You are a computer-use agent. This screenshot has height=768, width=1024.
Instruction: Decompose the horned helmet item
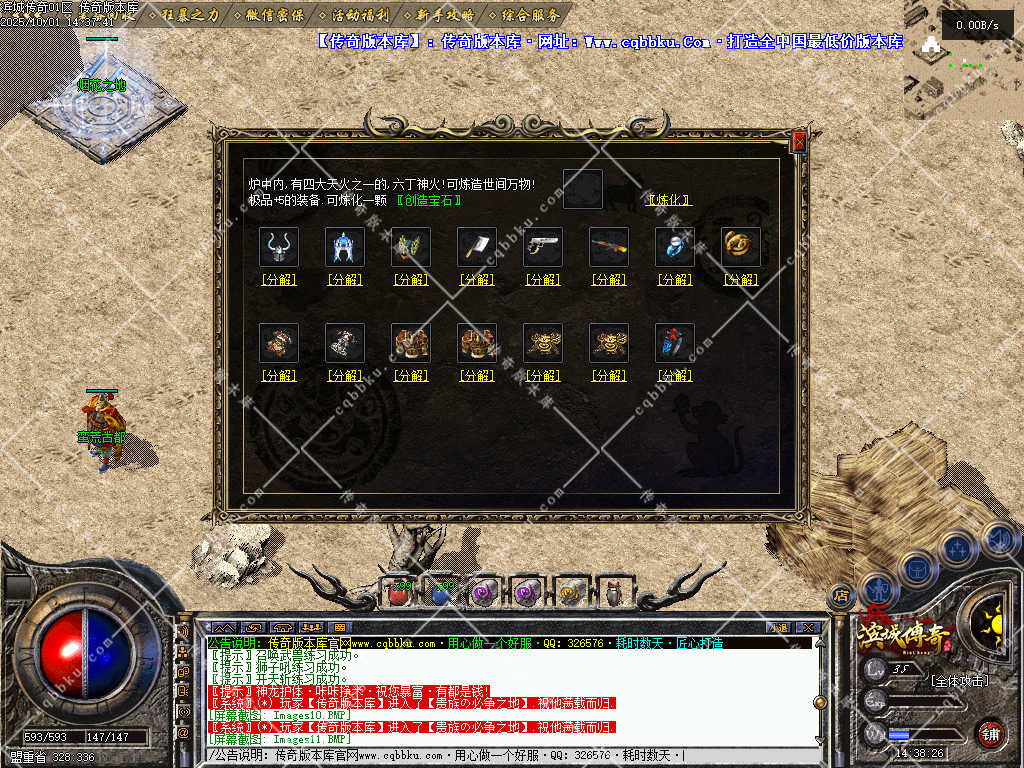(279, 280)
